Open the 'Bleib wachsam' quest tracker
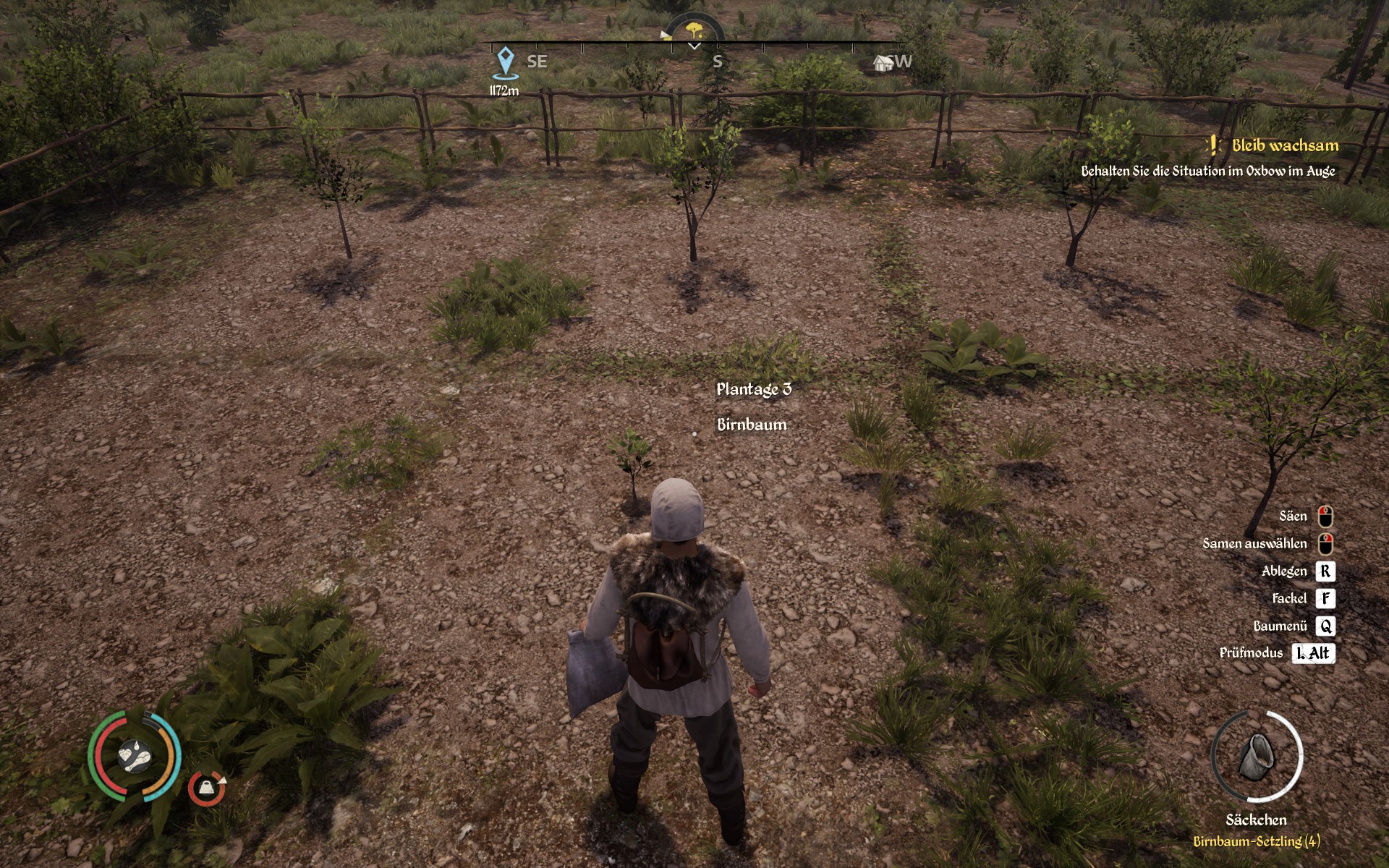The height and width of the screenshot is (868, 1389). pos(1285,145)
